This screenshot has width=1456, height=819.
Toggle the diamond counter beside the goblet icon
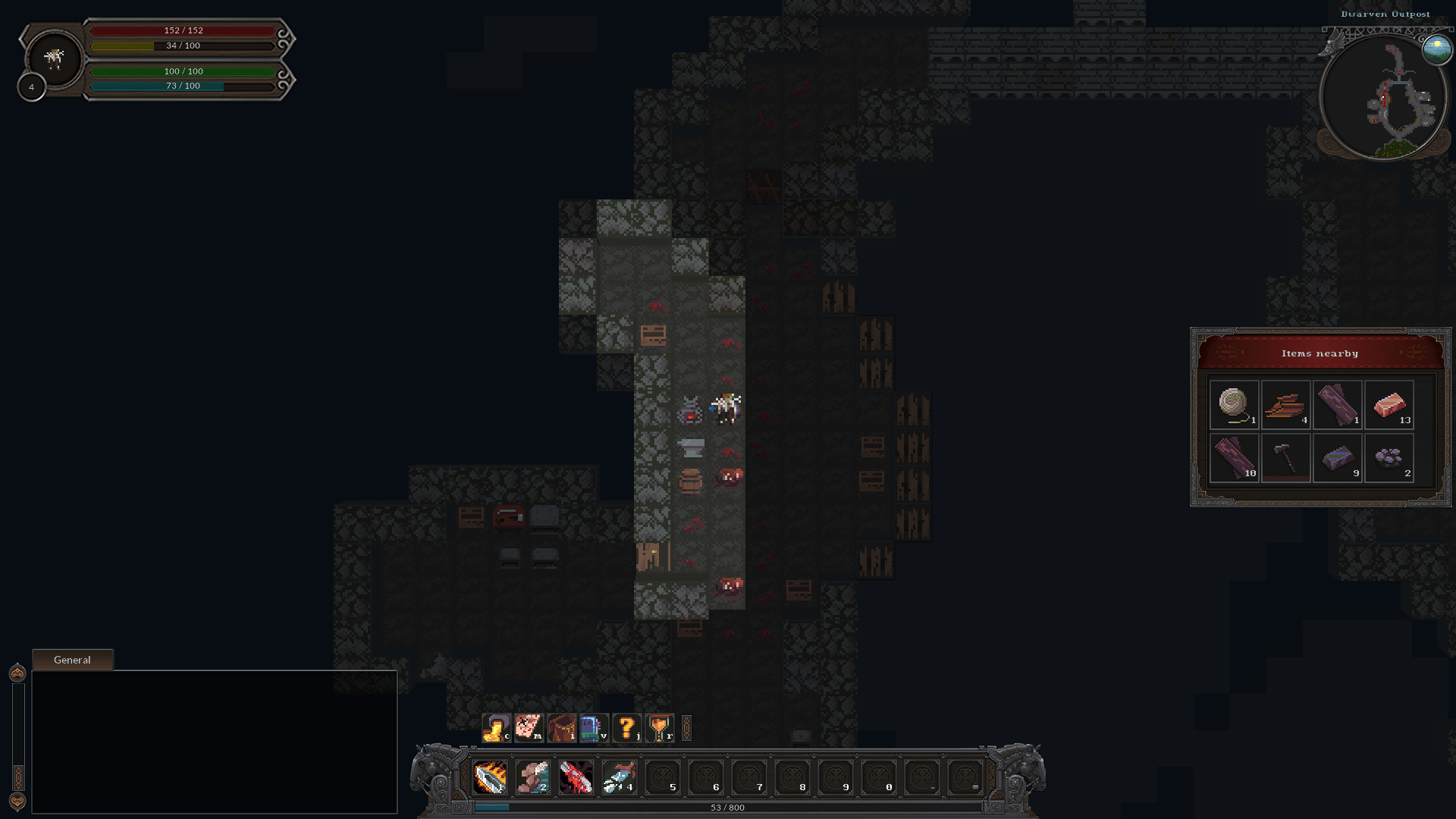click(x=687, y=730)
